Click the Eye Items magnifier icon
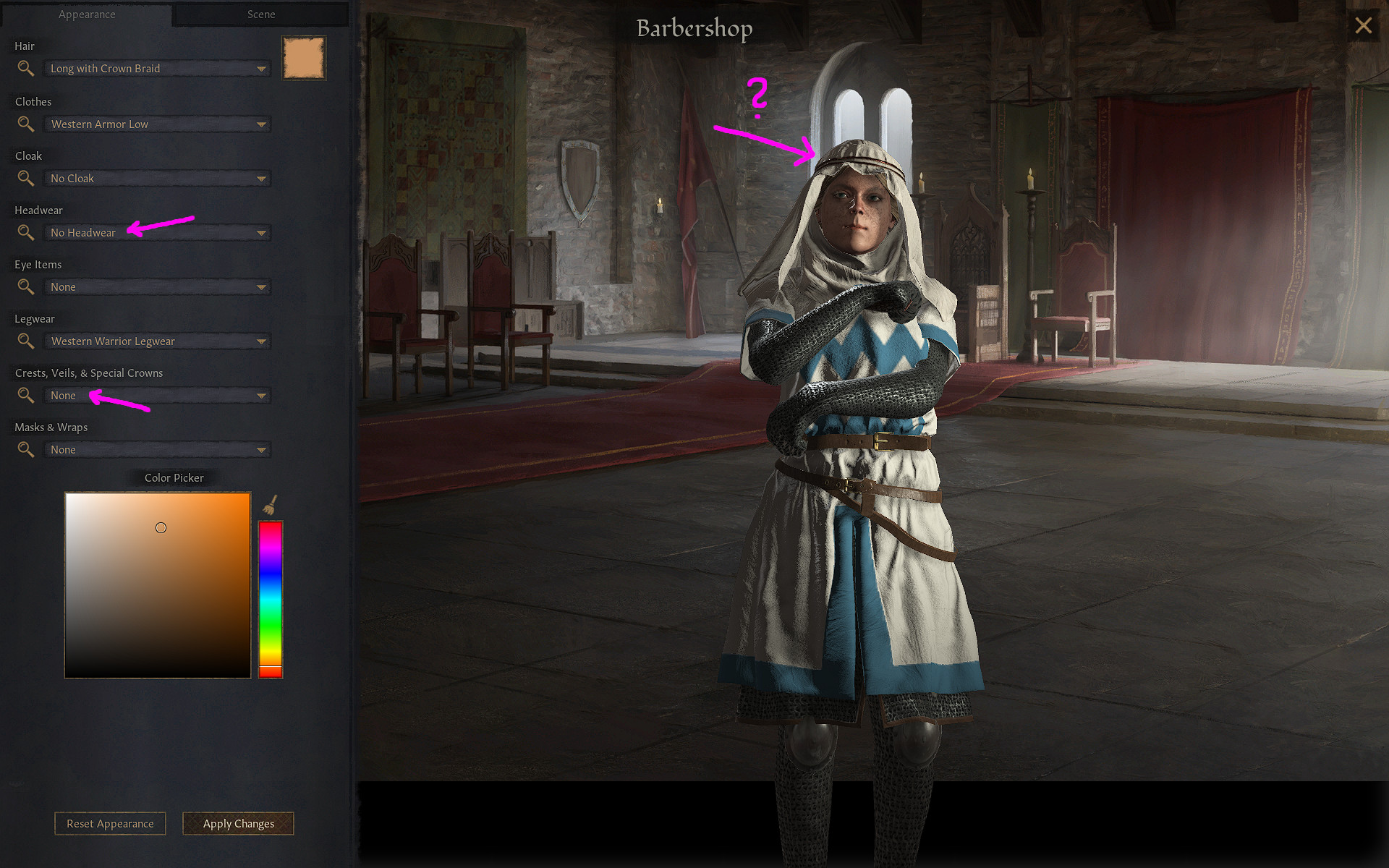Image resolution: width=1389 pixels, height=868 pixels. (x=25, y=286)
